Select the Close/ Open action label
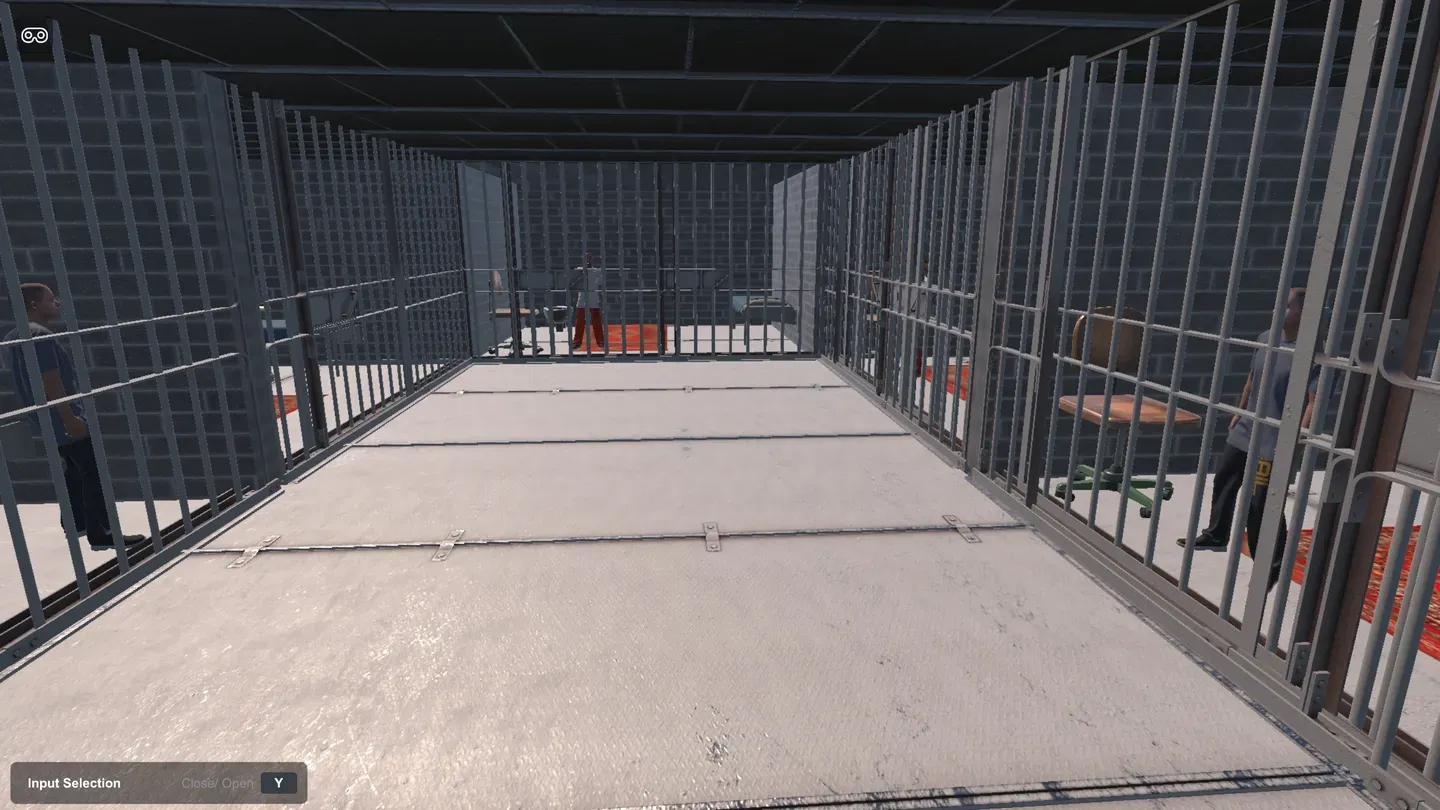The width and height of the screenshot is (1440, 810). coord(217,783)
